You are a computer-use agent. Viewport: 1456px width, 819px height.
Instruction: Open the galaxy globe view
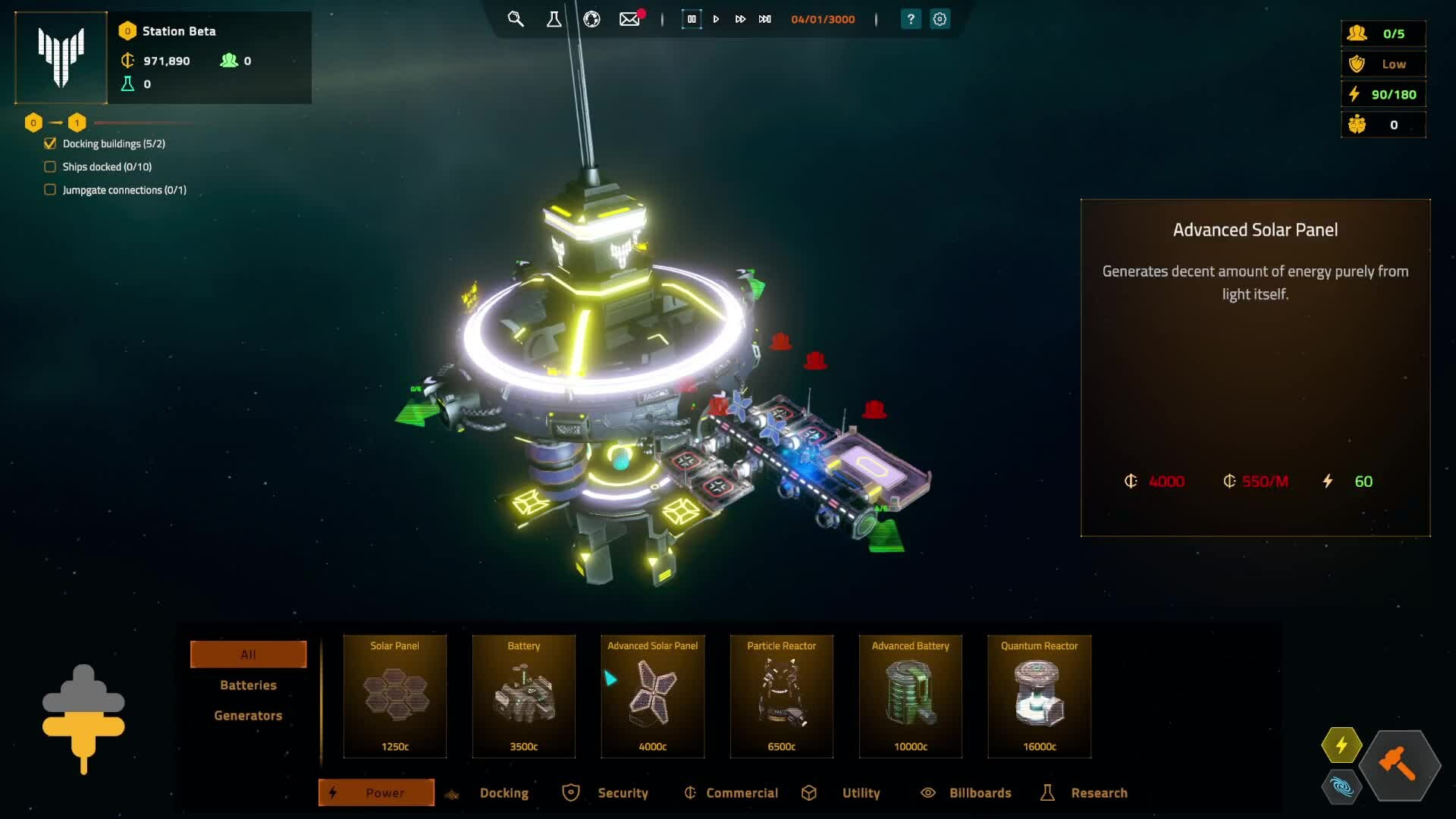591,19
